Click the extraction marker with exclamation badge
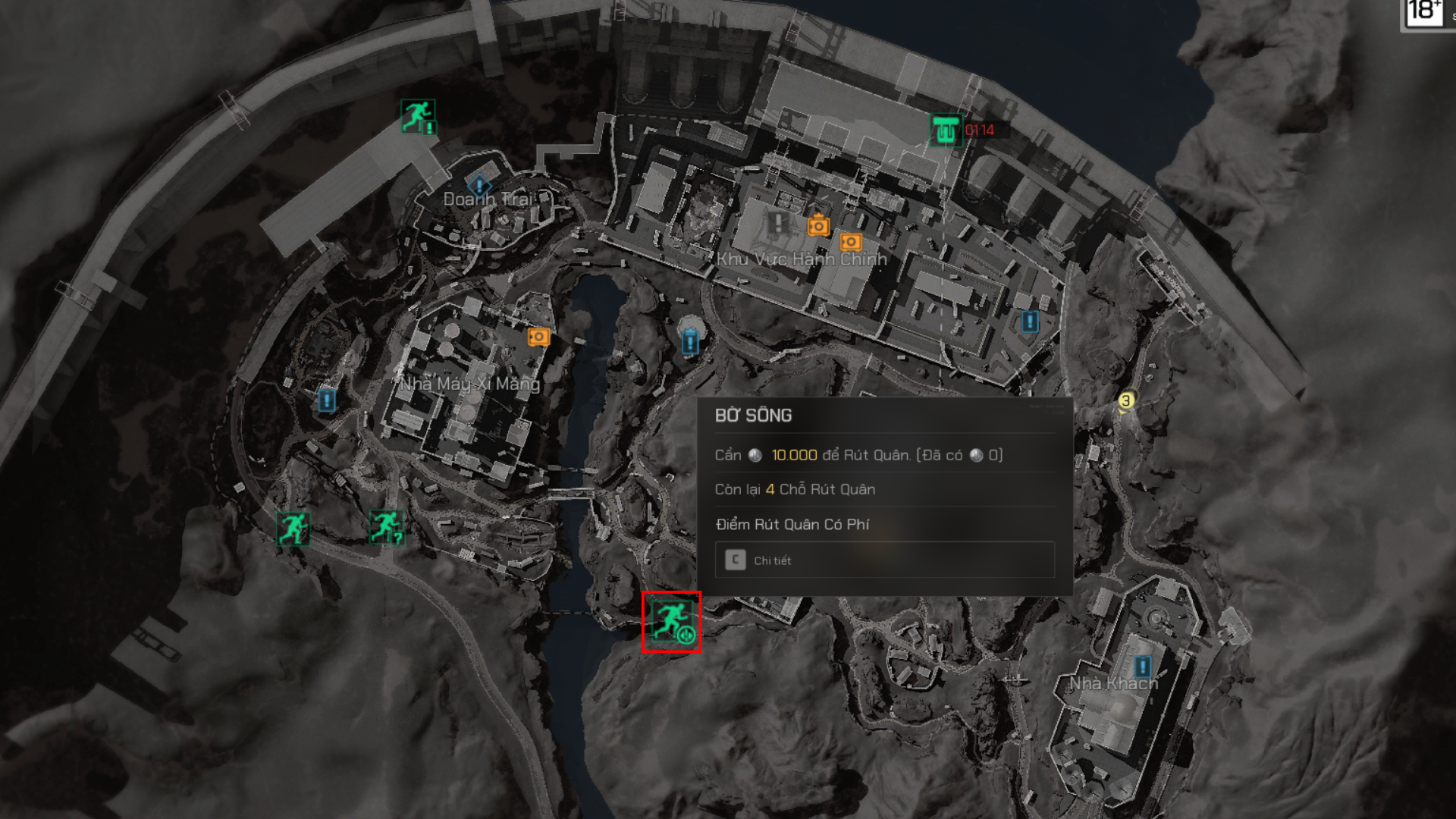1456x819 pixels. 417,117
